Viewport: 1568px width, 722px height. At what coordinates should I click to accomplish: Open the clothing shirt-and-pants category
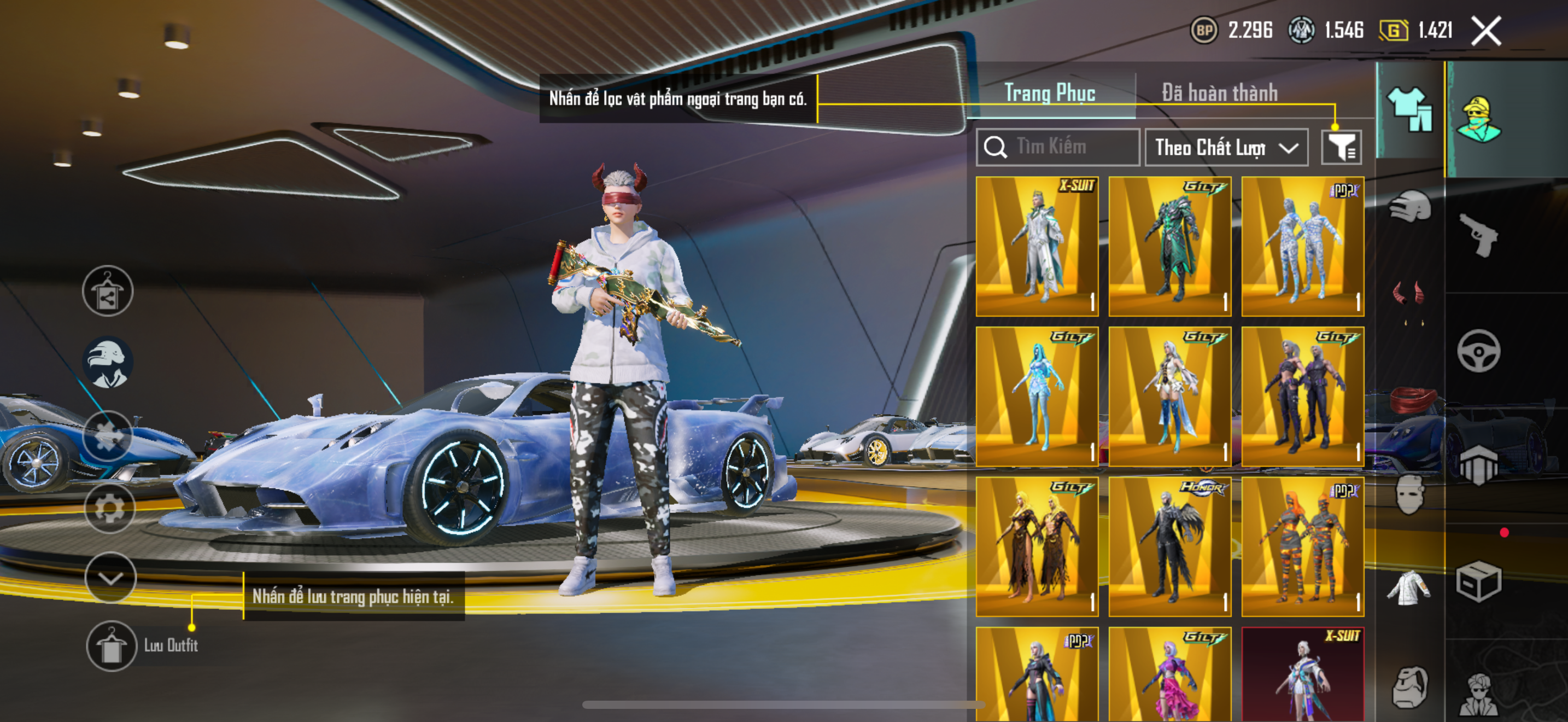tap(1410, 109)
